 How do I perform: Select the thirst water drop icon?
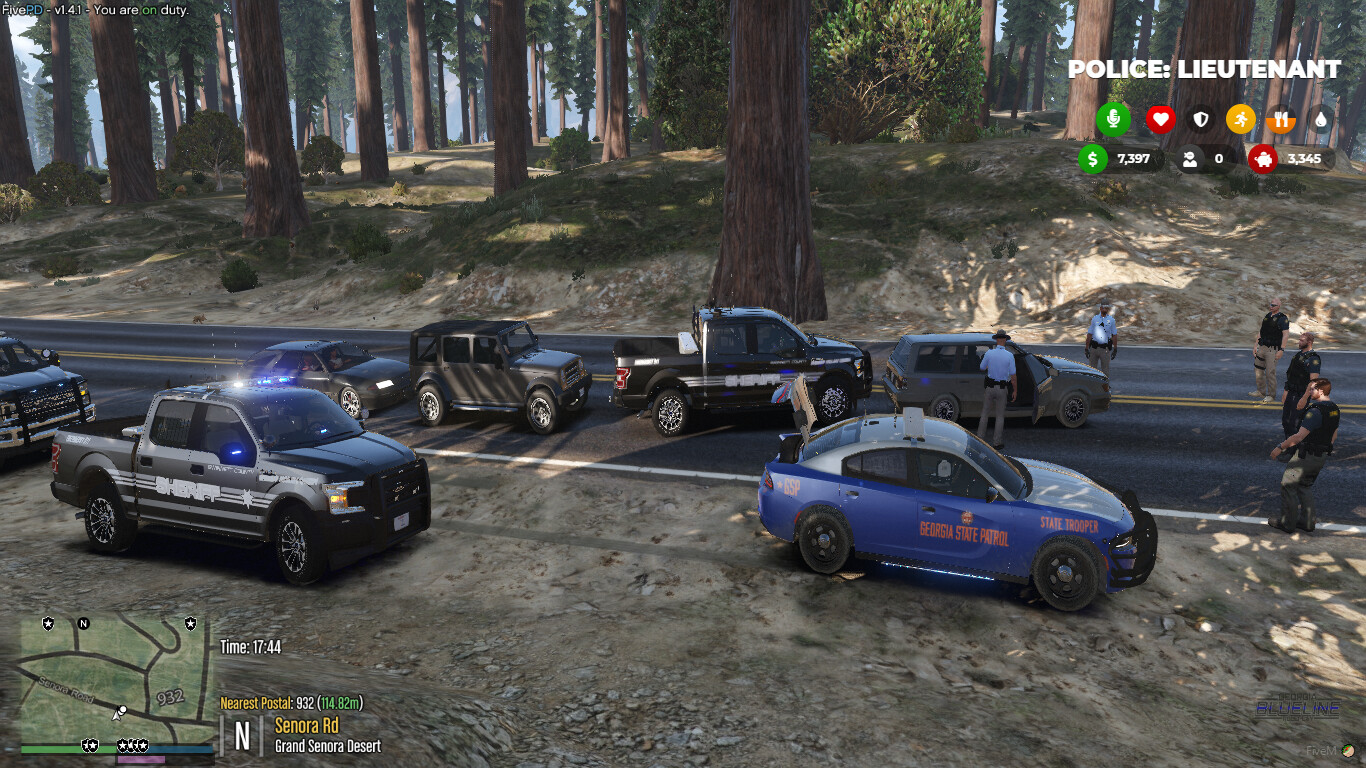click(x=1322, y=119)
